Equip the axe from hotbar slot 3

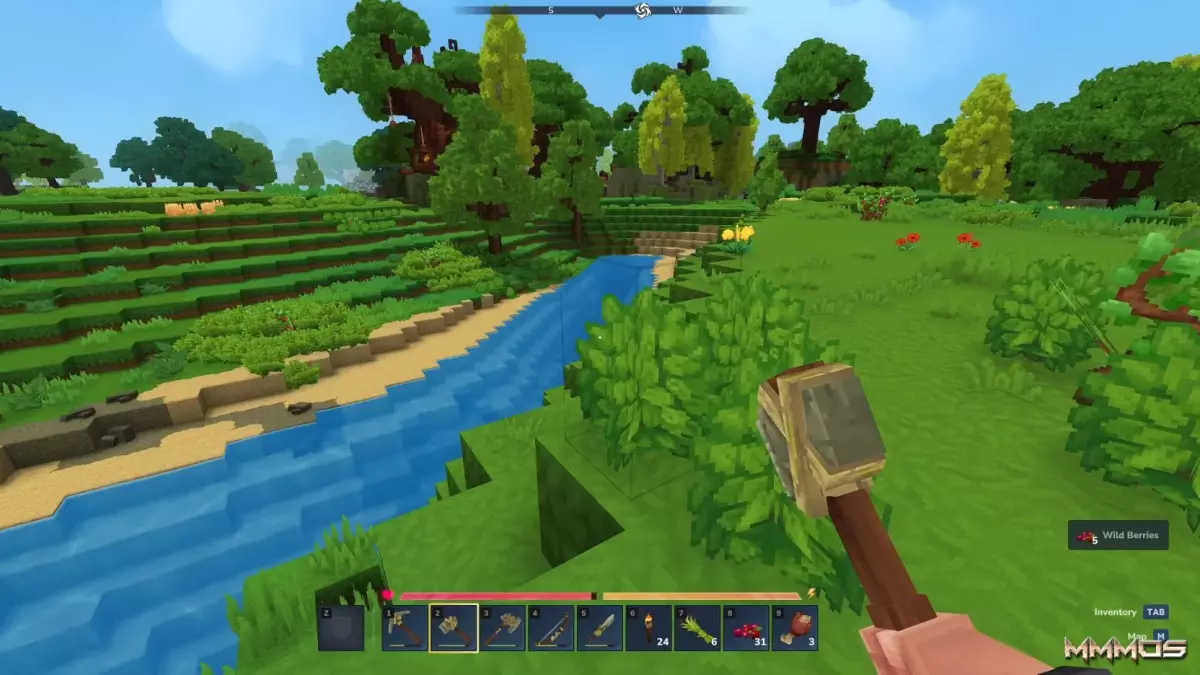click(502, 629)
